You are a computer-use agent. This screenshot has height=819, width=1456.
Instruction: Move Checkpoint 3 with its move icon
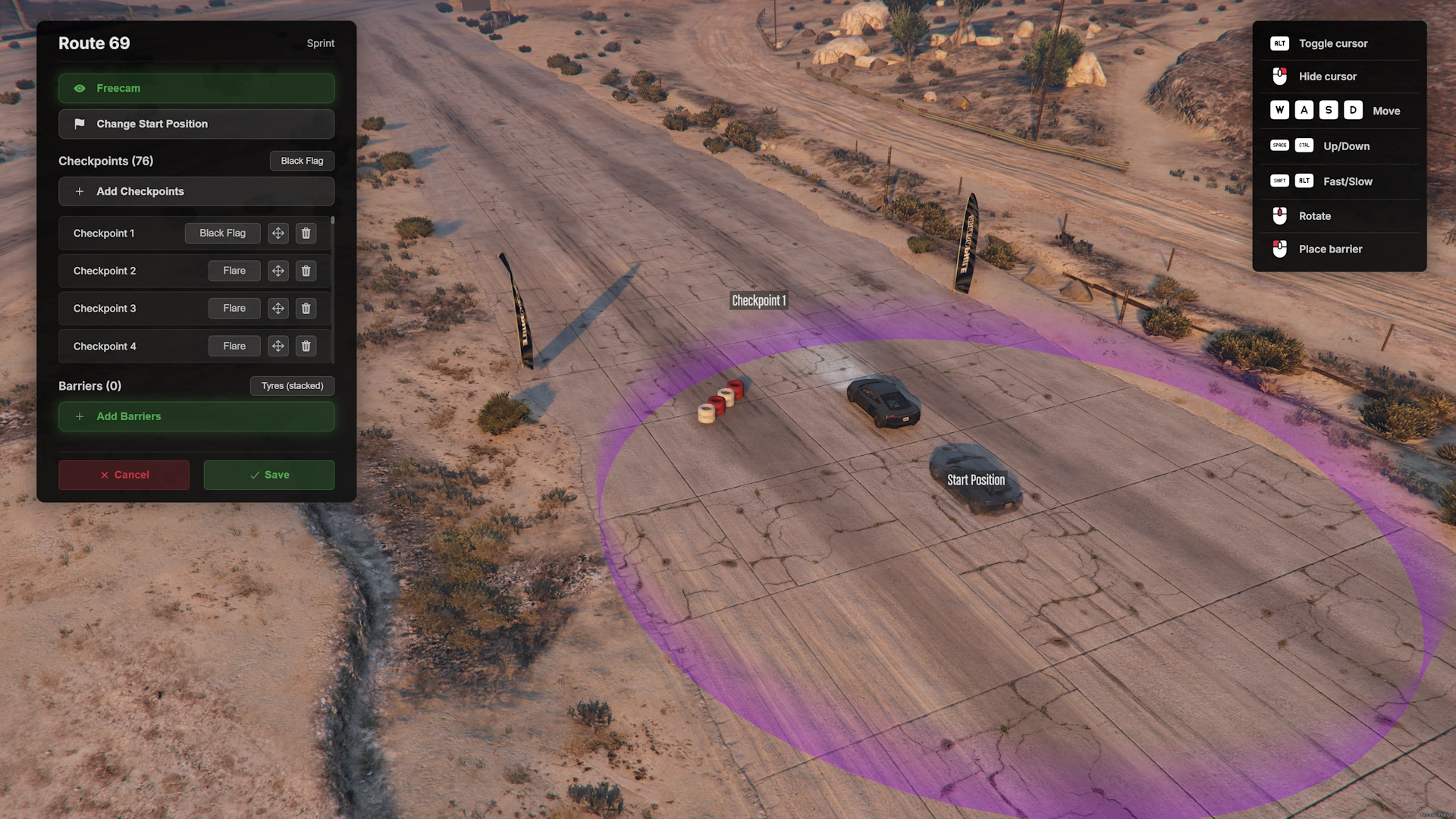(278, 309)
